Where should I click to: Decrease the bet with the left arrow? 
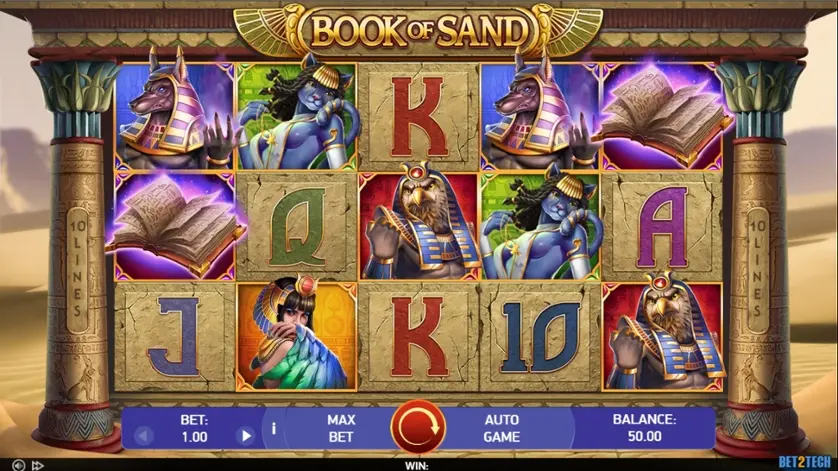coord(141,436)
